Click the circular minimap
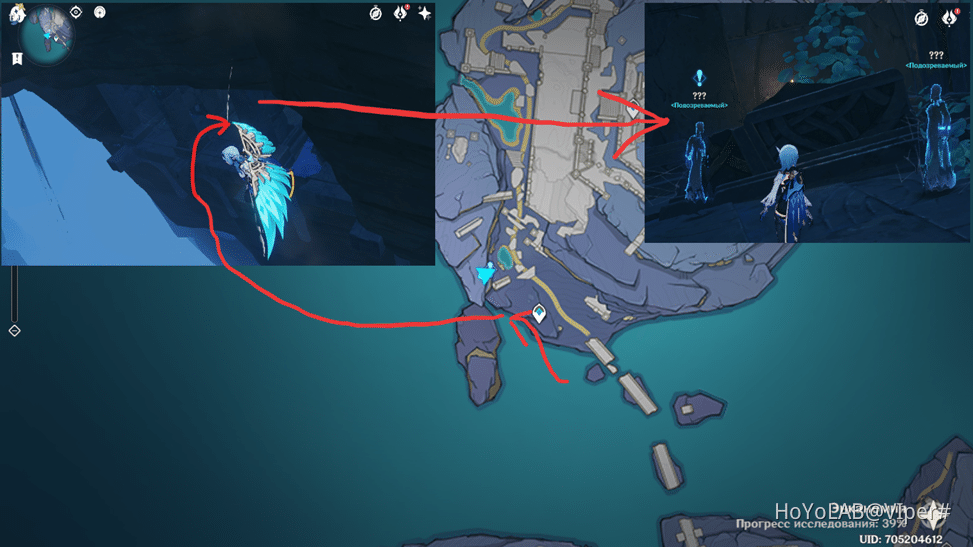The height and width of the screenshot is (547, 973). [47, 38]
